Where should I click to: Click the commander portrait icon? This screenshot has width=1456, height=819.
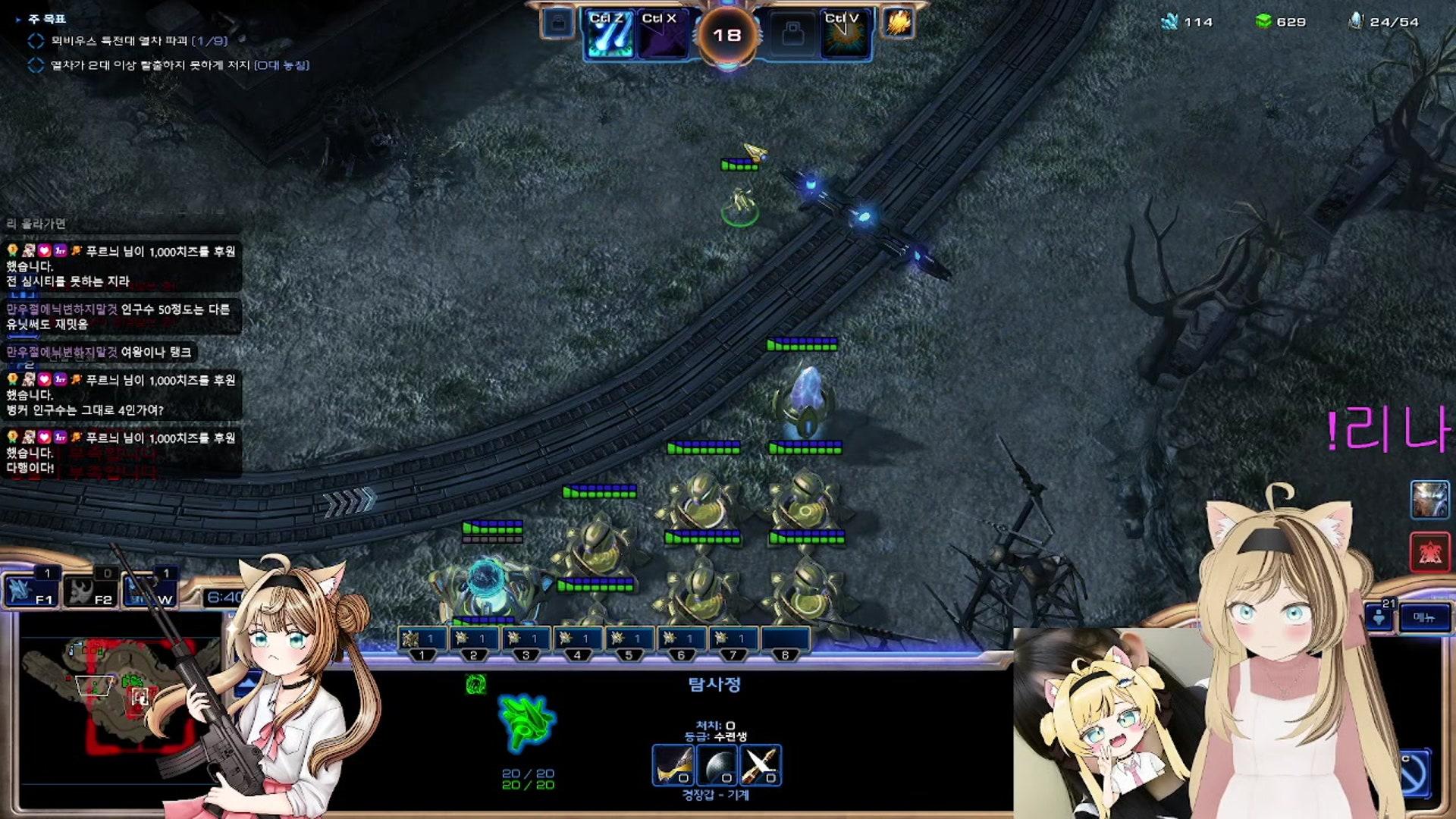(x=1429, y=500)
